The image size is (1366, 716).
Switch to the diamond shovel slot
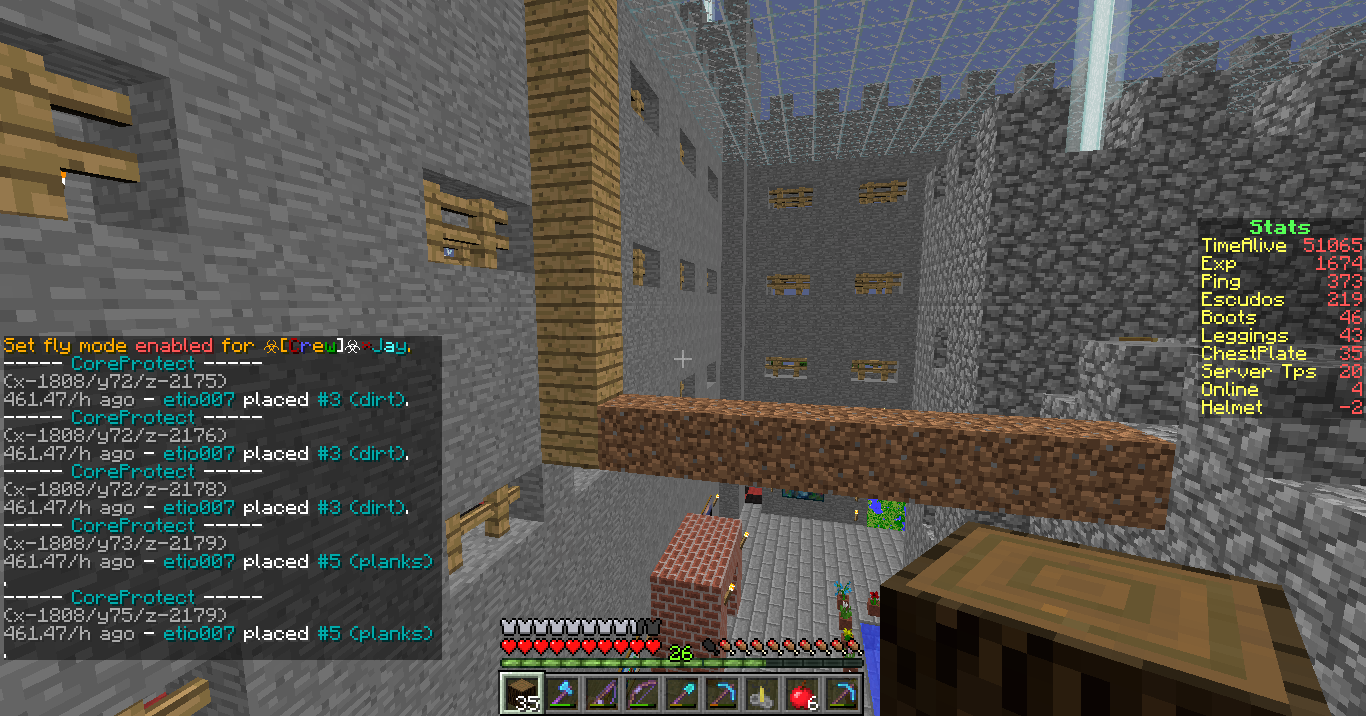(x=680, y=693)
